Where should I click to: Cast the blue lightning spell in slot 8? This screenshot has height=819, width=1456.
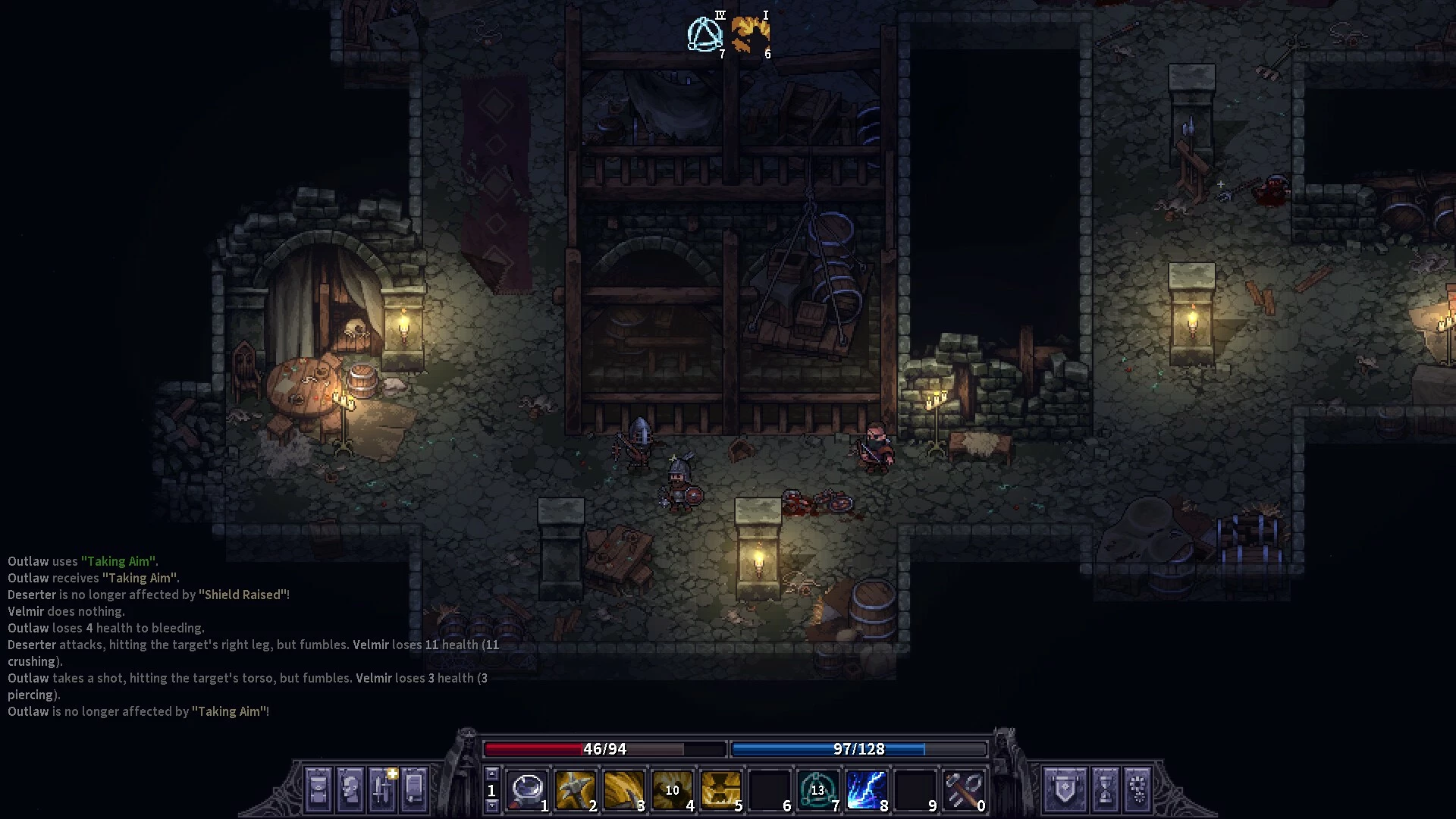866,790
